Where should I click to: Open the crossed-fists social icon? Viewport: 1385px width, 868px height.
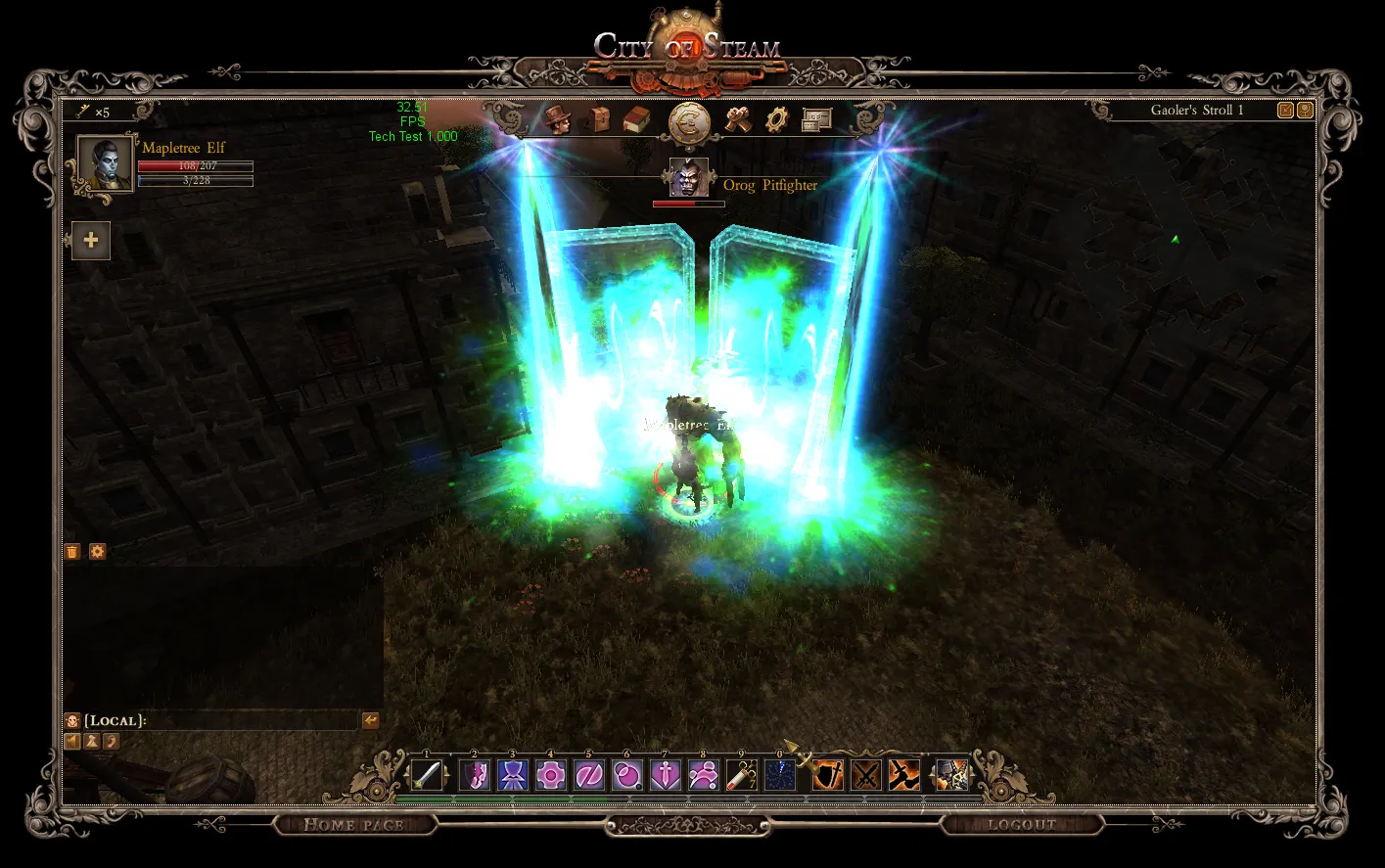pyautogui.click(x=739, y=119)
